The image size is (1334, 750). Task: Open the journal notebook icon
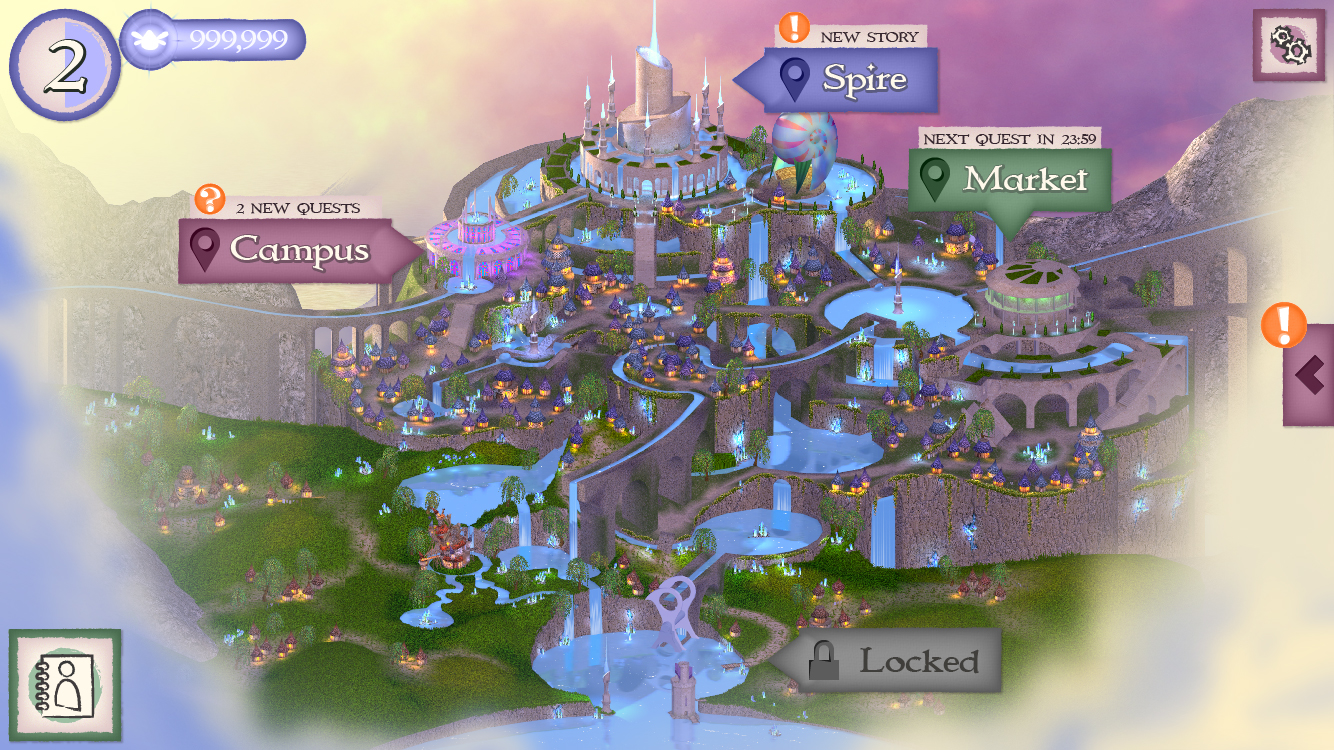(65, 685)
